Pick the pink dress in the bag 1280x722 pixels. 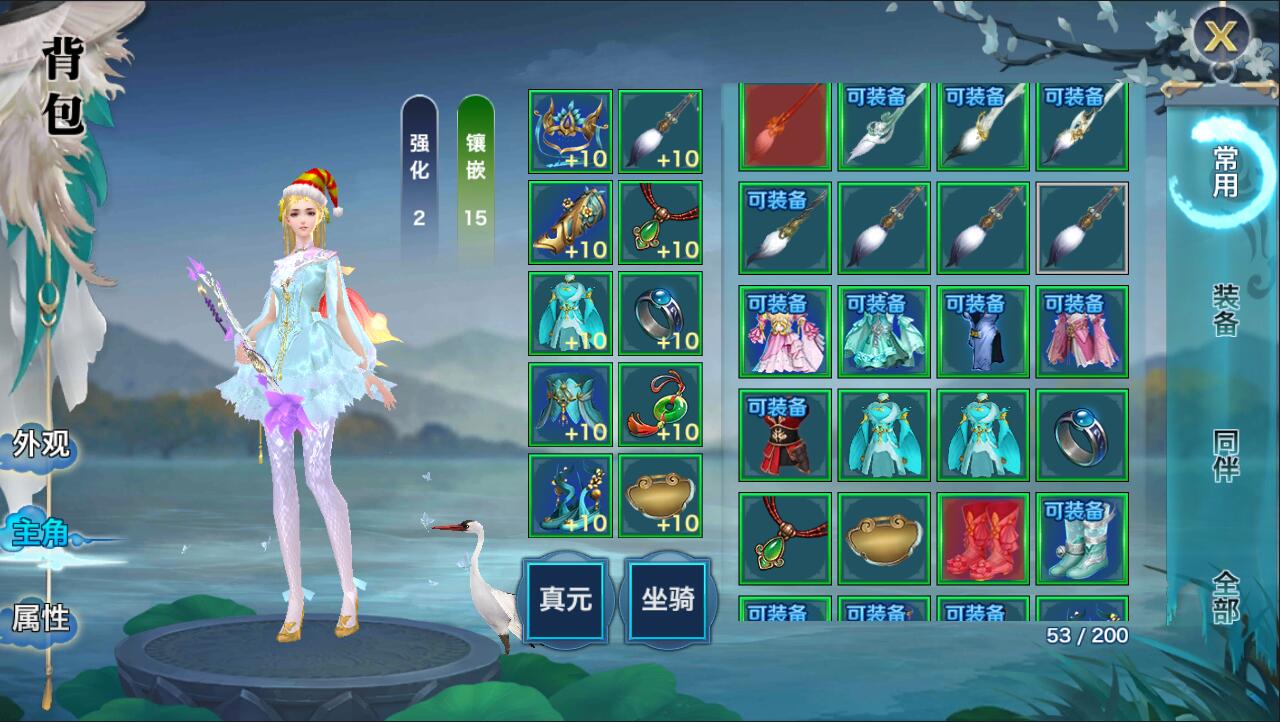pos(785,332)
